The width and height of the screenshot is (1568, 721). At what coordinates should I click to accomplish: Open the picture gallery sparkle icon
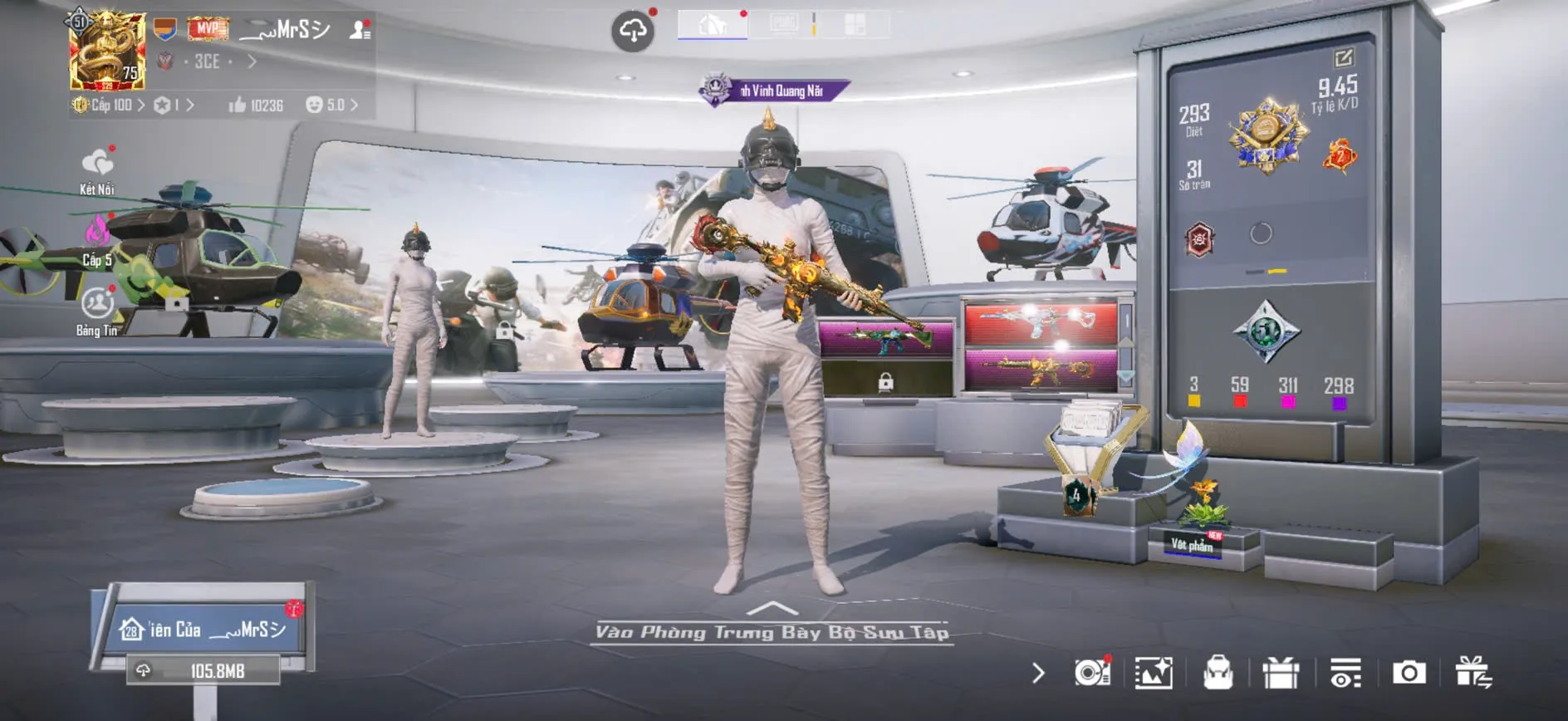1154,673
